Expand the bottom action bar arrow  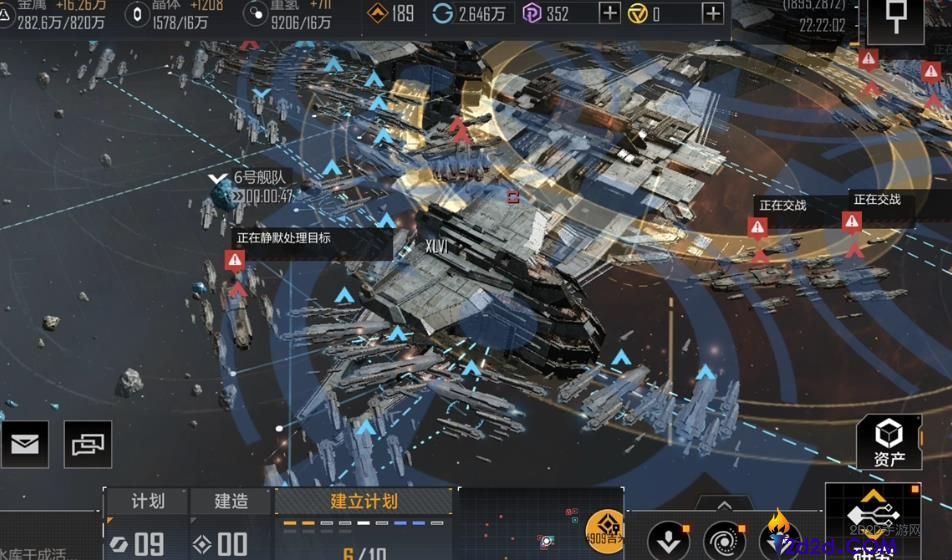pyautogui.click(x=724, y=505)
